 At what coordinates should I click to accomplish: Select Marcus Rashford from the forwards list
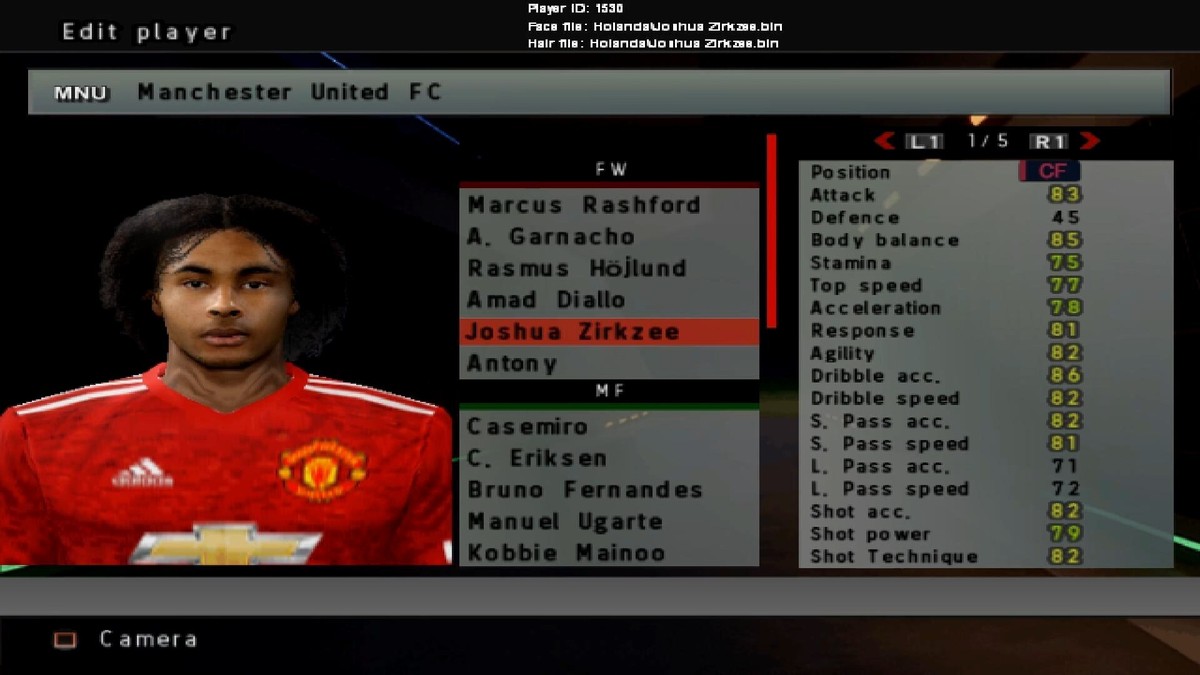584,205
